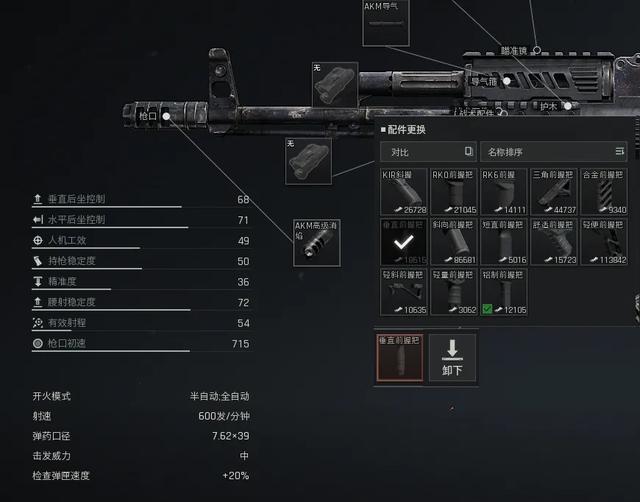This screenshot has width=640, height=502.
Task: Open the 名称排序 sort dropdown
Action: [x=553, y=152]
